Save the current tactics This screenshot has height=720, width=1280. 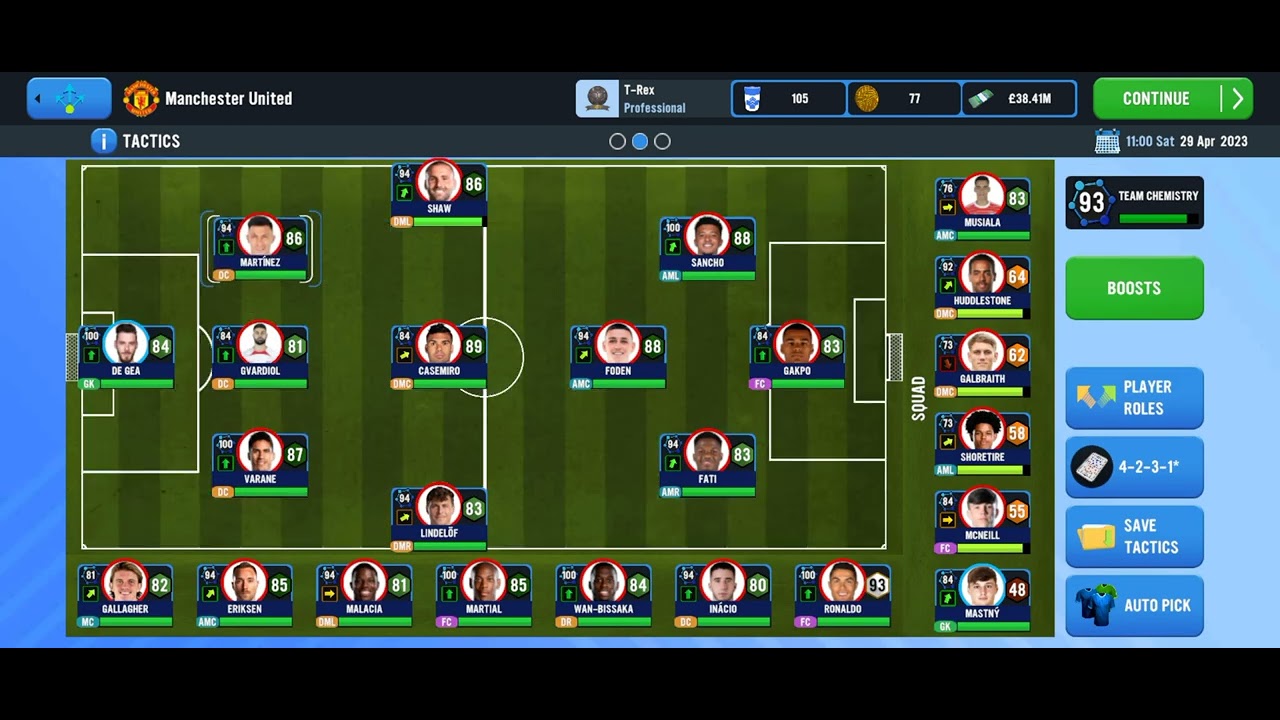[1134, 536]
